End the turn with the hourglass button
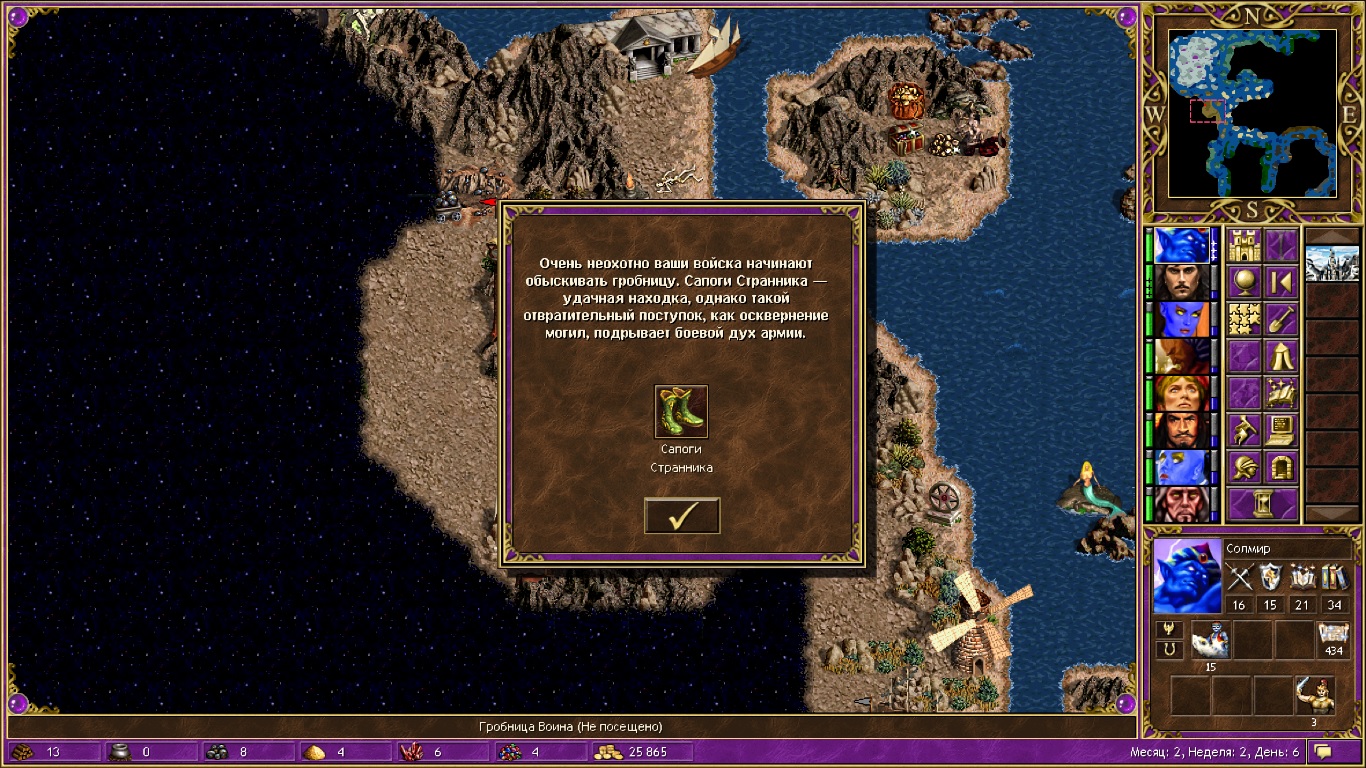Screen dimensions: 1366x768 [1262, 504]
